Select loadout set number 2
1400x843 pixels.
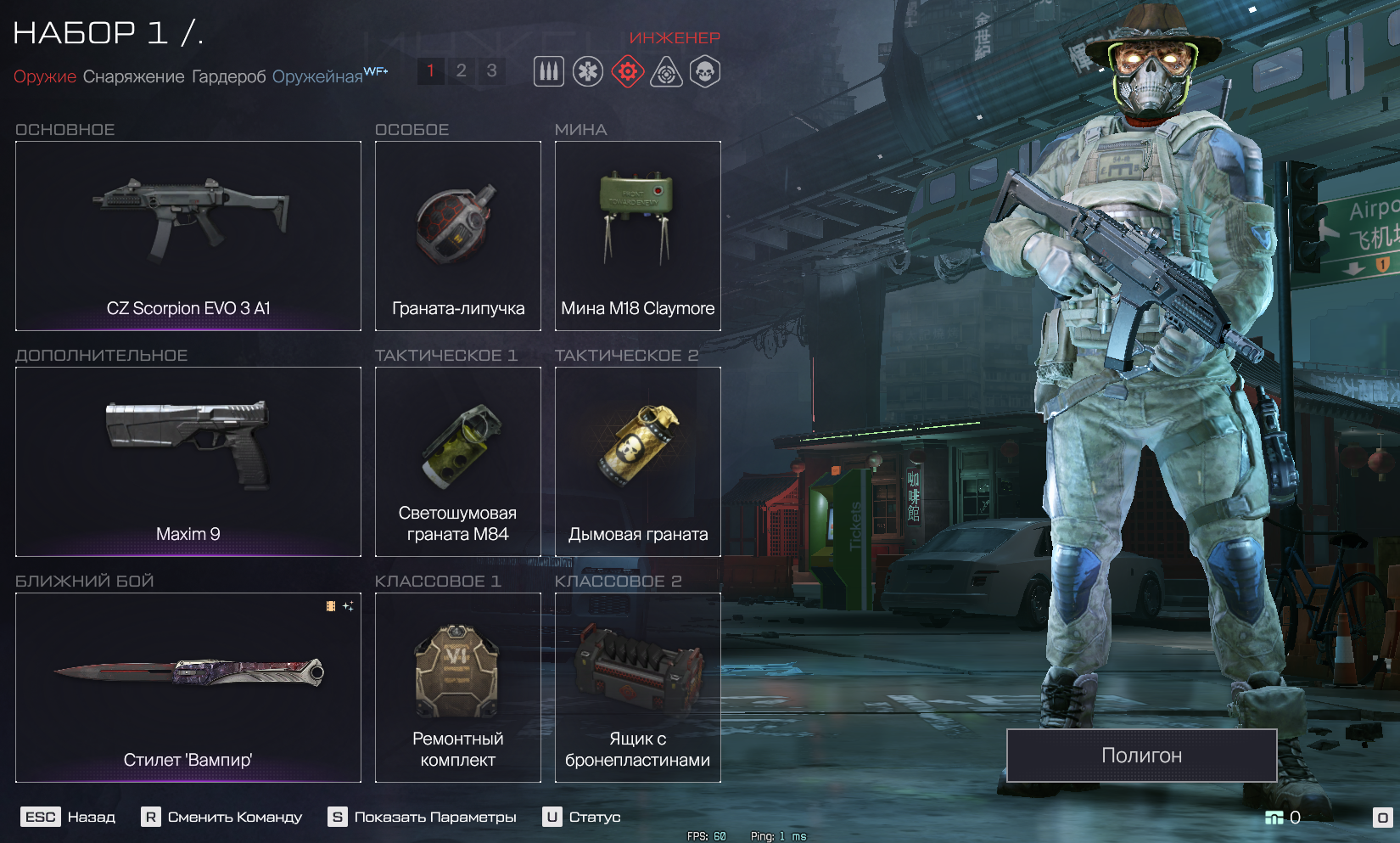pyautogui.click(x=461, y=70)
